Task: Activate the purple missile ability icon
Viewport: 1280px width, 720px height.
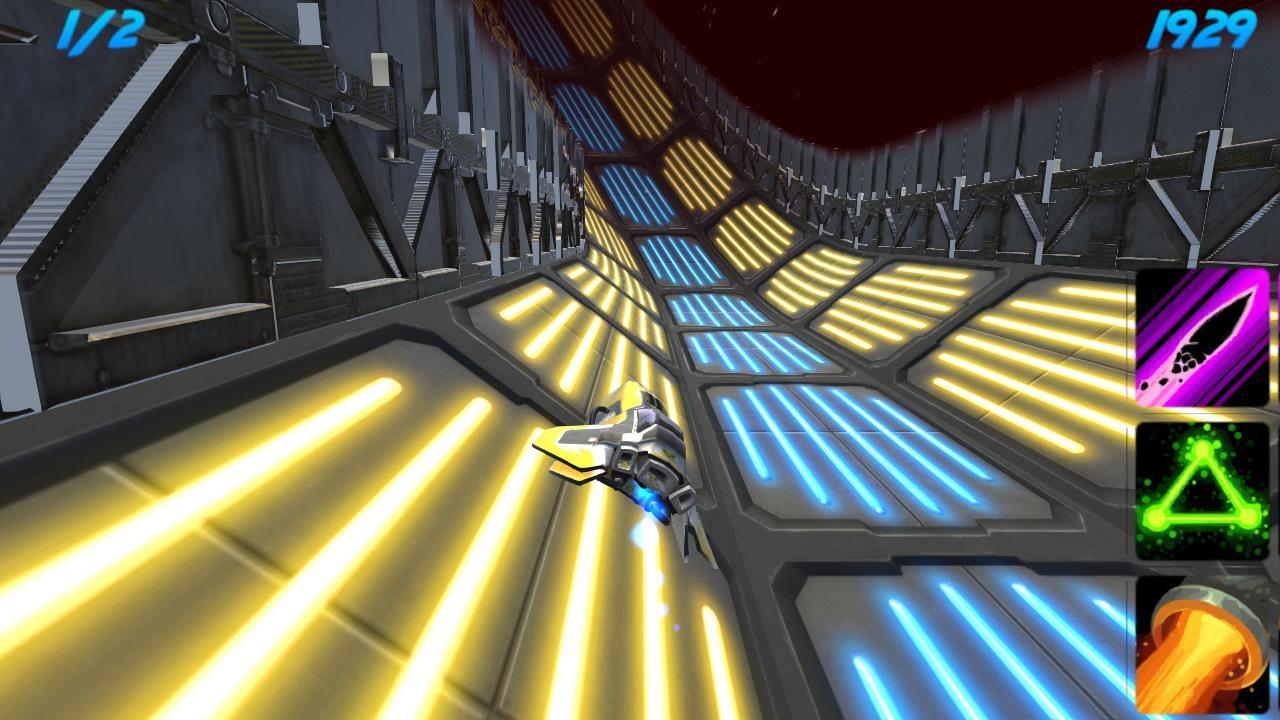Action: click(1202, 337)
